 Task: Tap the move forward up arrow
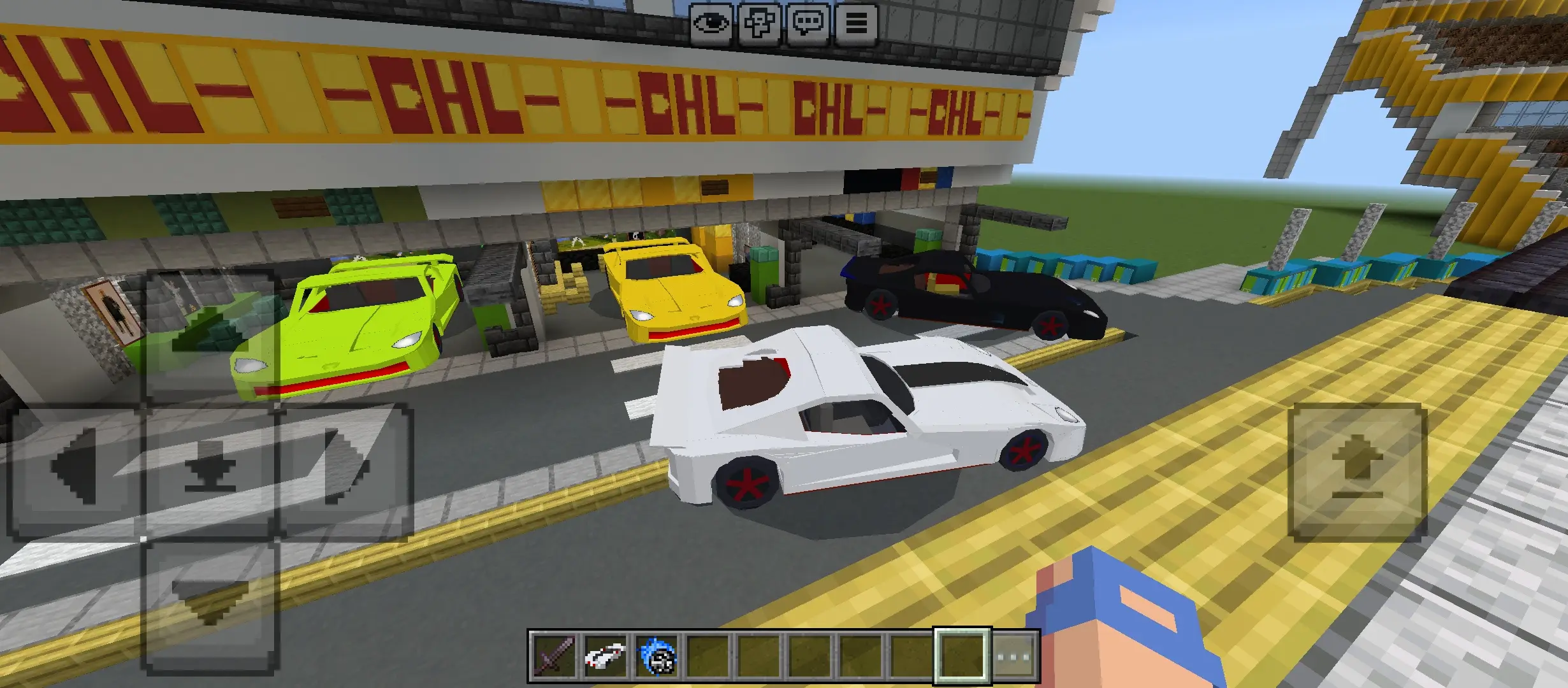click(x=209, y=336)
